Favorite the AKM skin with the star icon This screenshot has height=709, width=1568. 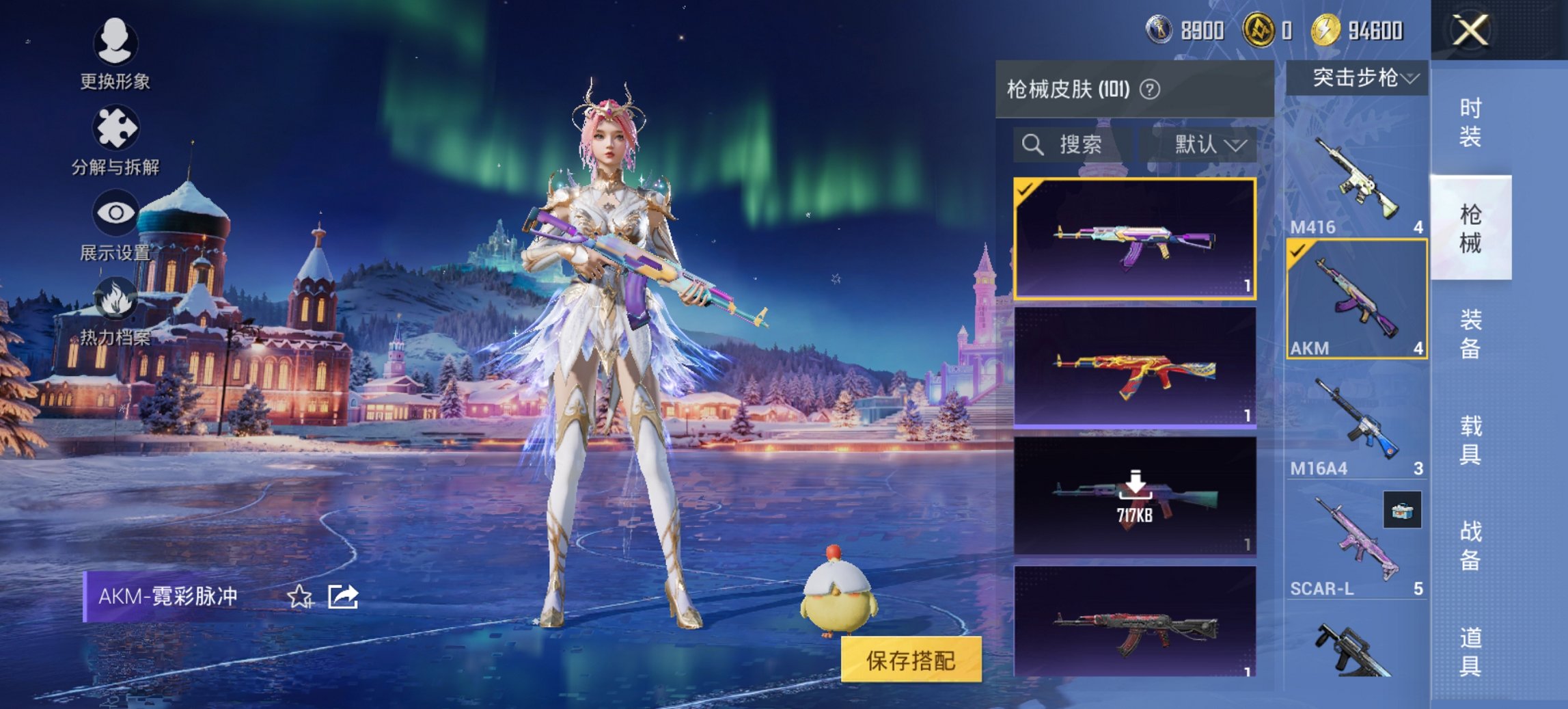pos(299,597)
